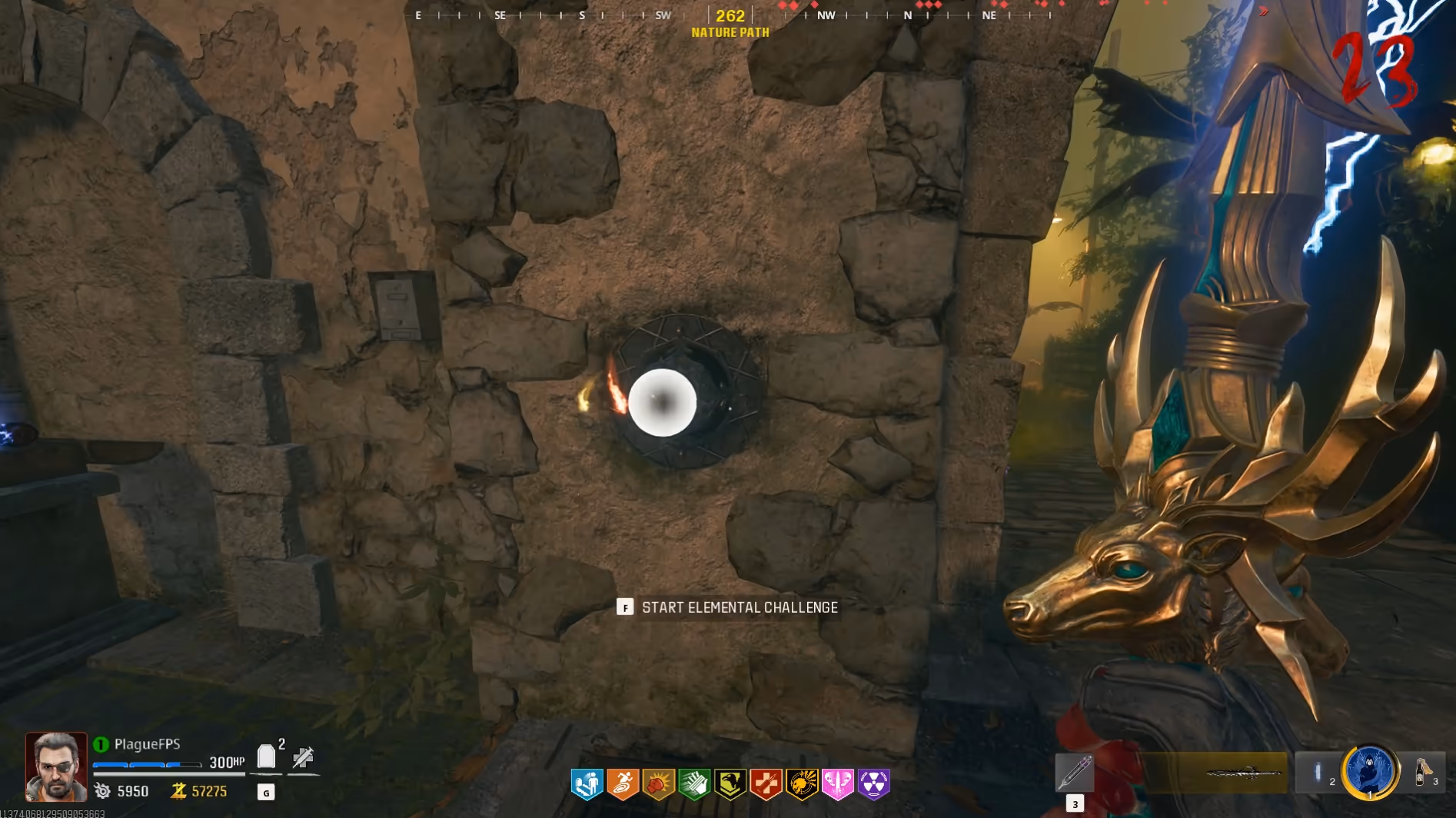Choose the green hand-with-magazine Speed Cola perk

694,784
